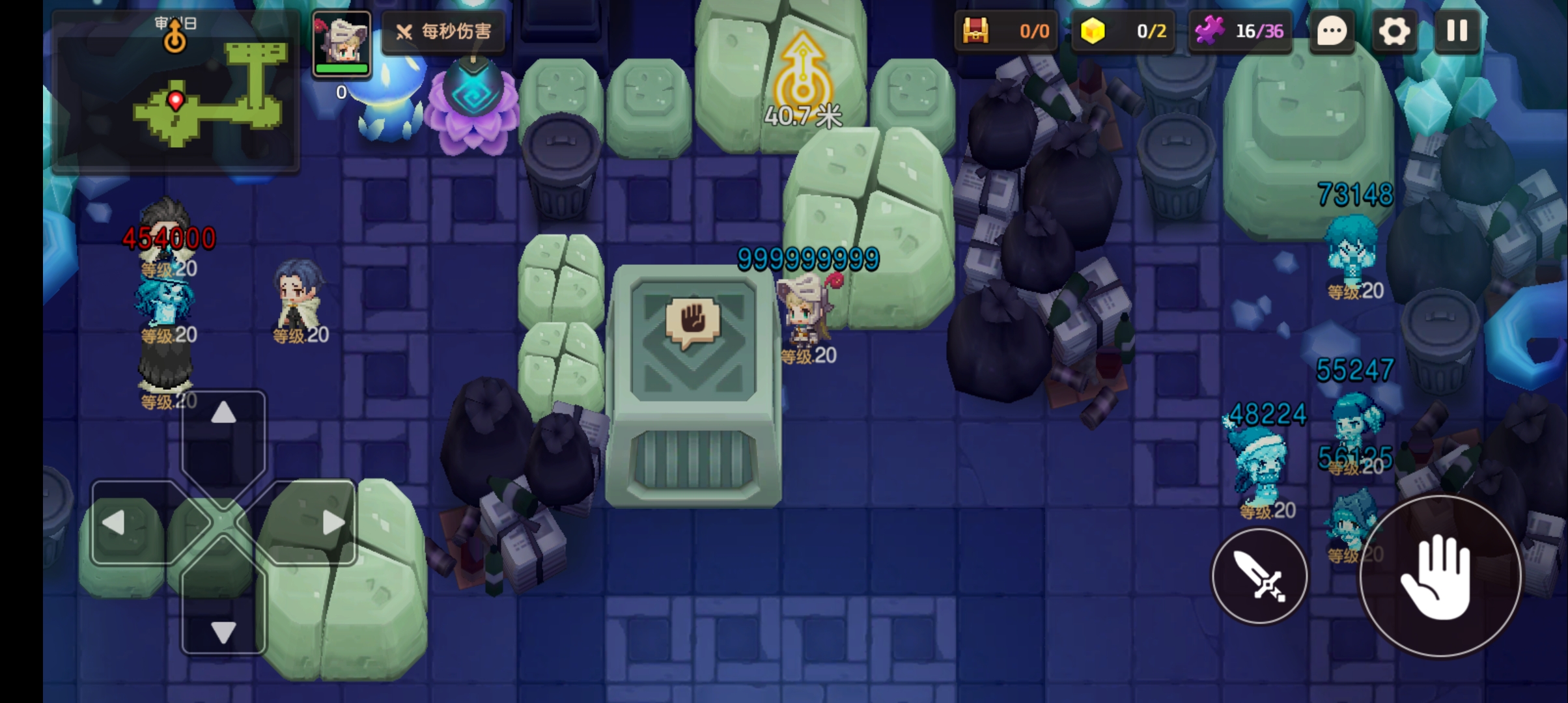Tap the fist interaction prompt bubble

click(x=693, y=322)
